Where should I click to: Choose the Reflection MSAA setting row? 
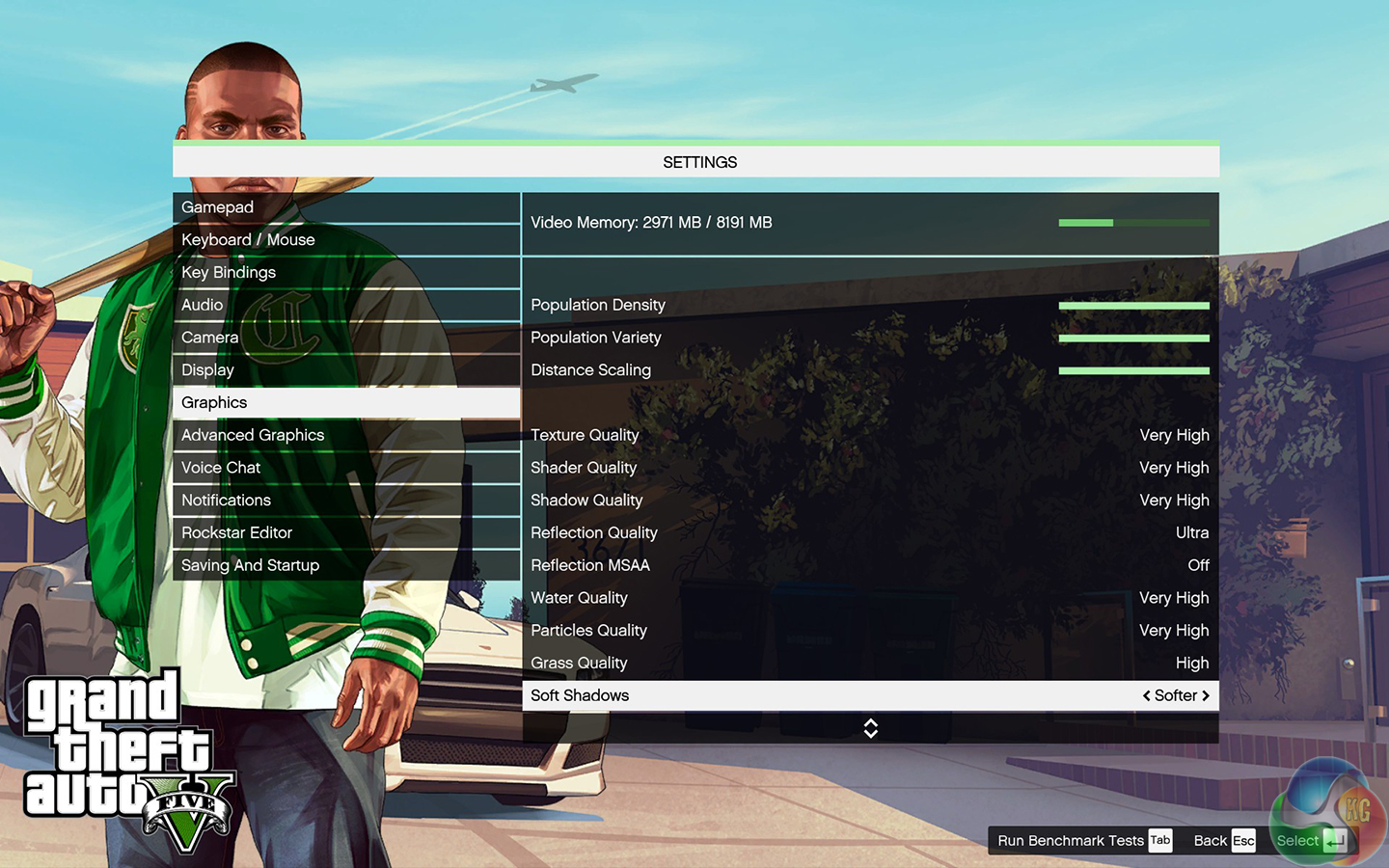(869, 565)
